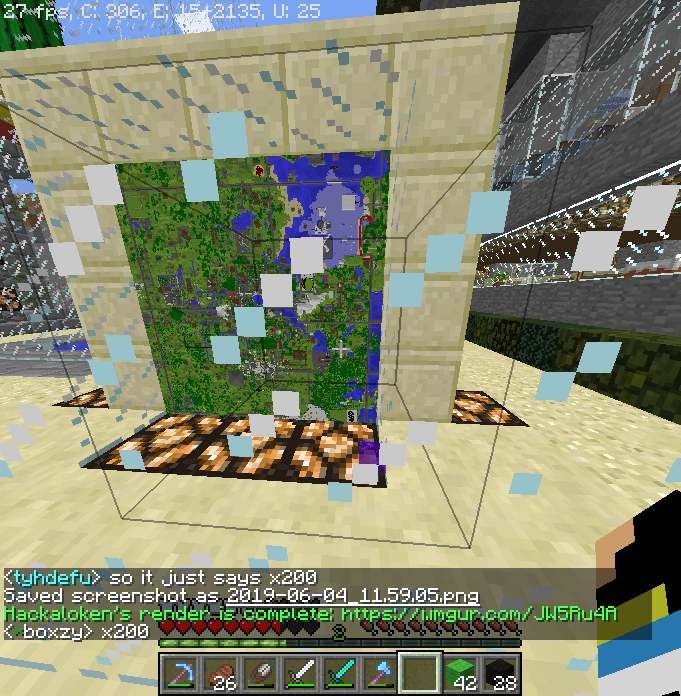
Task: Select the cooked meat stack of 26
Action: [x=220, y=673]
